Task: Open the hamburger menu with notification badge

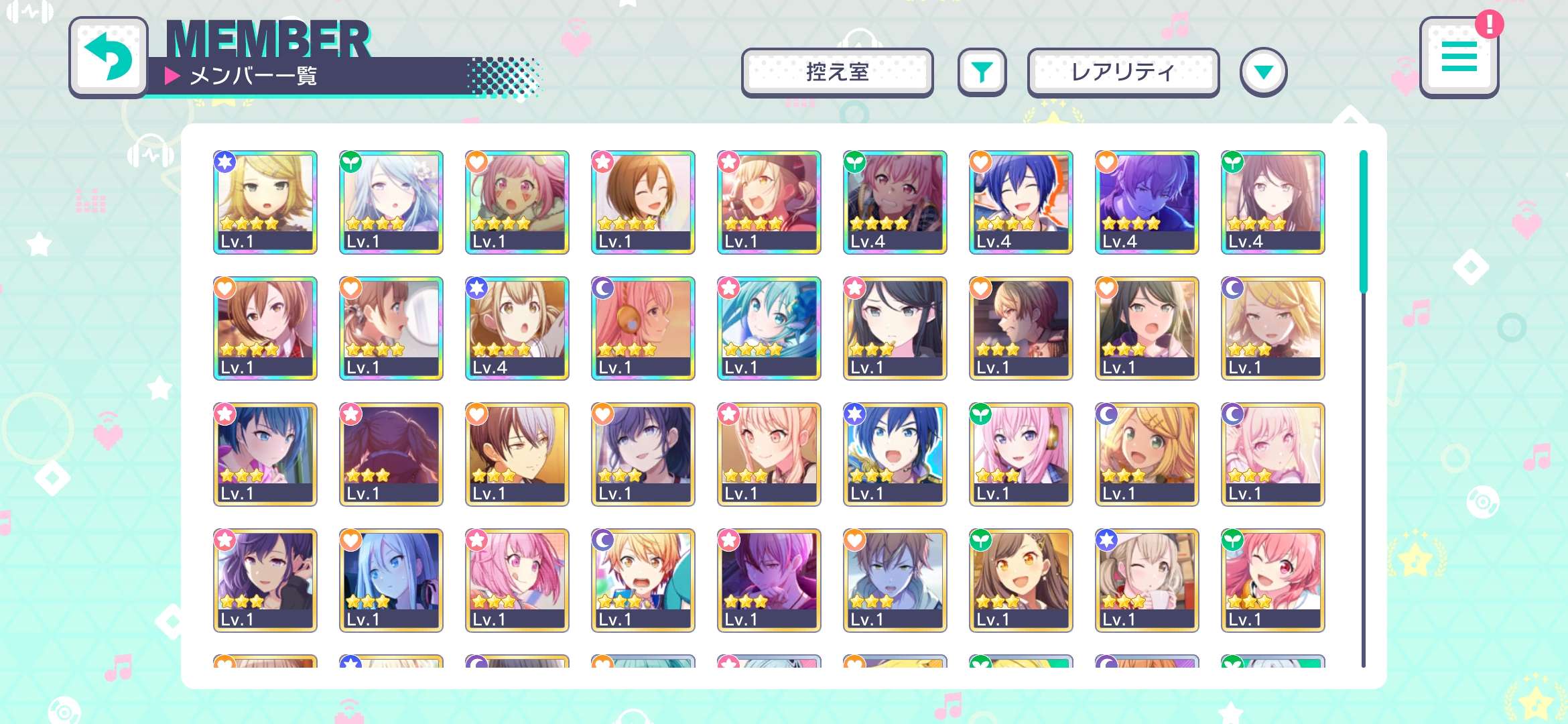Action: click(1459, 58)
